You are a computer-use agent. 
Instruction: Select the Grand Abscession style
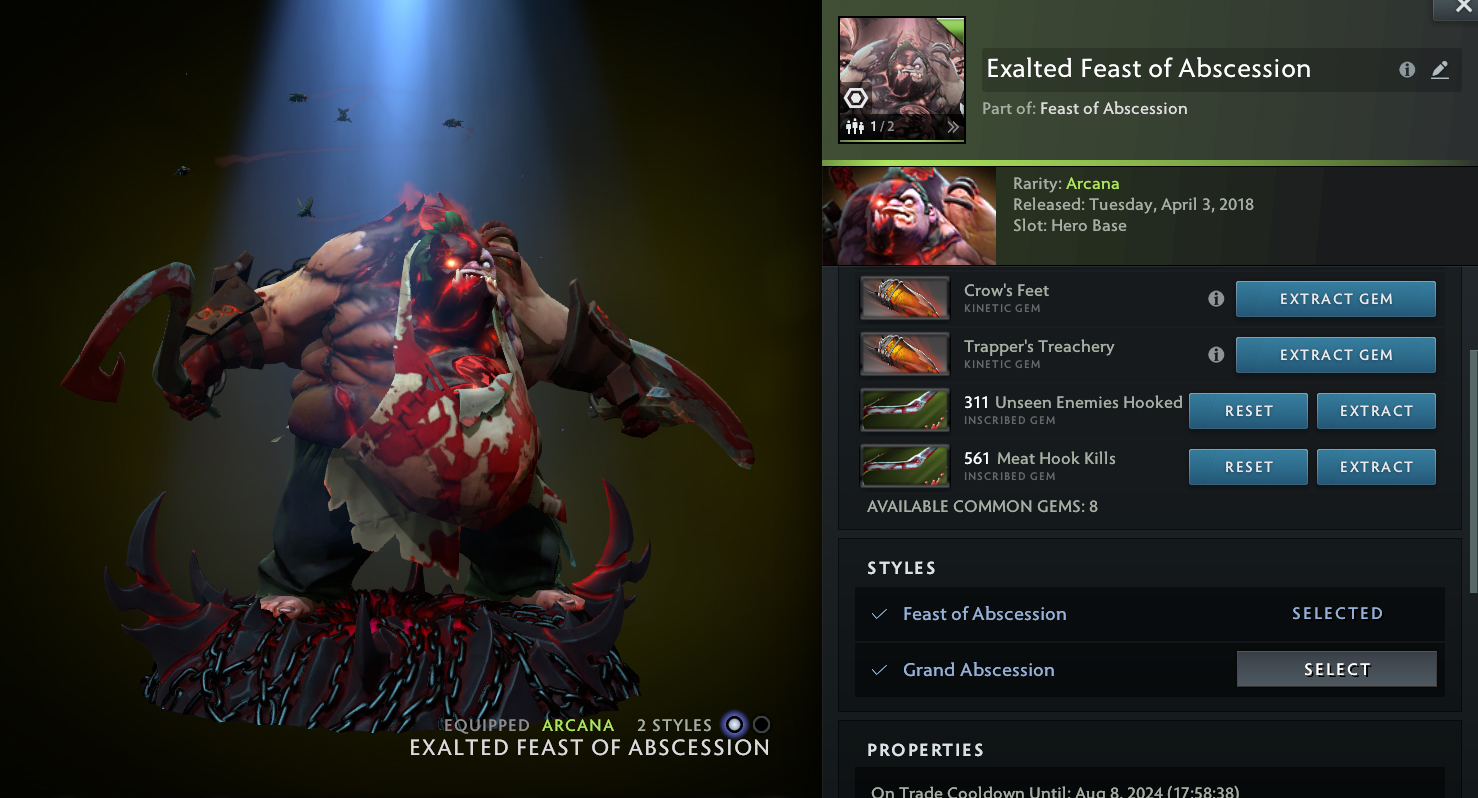1336,669
